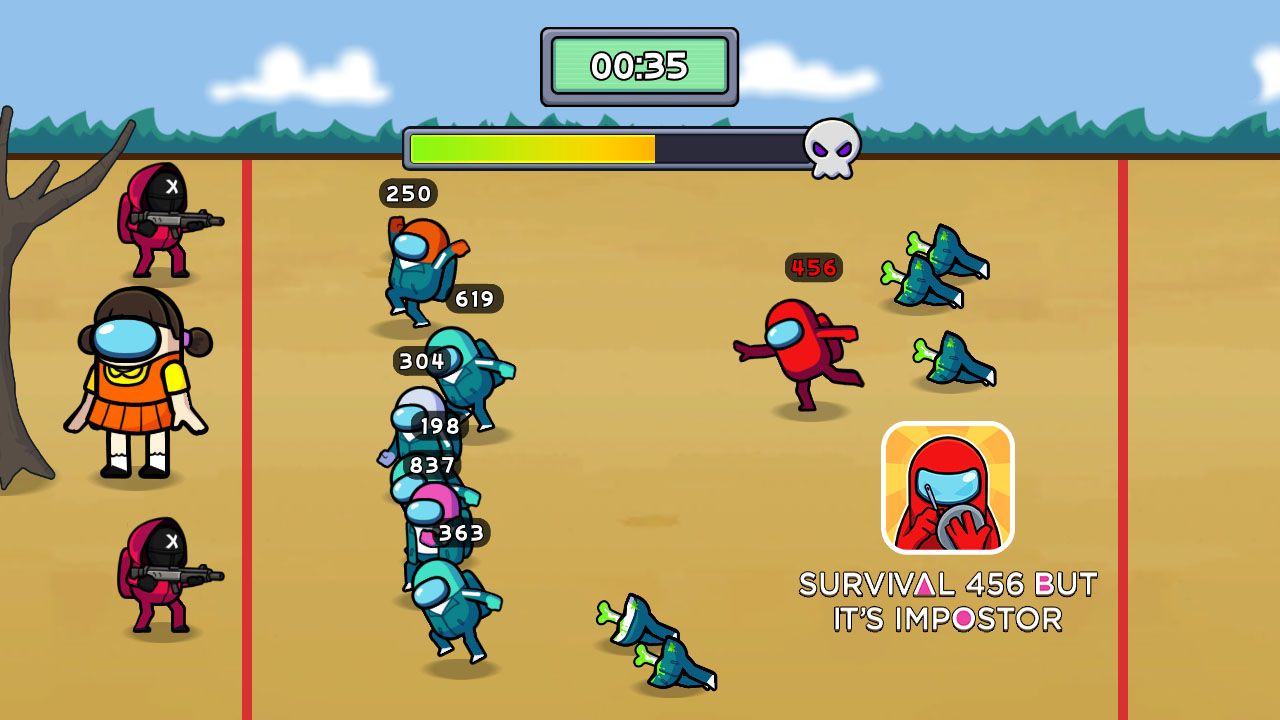Expand the red 456 number badge

tap(814, 267)
